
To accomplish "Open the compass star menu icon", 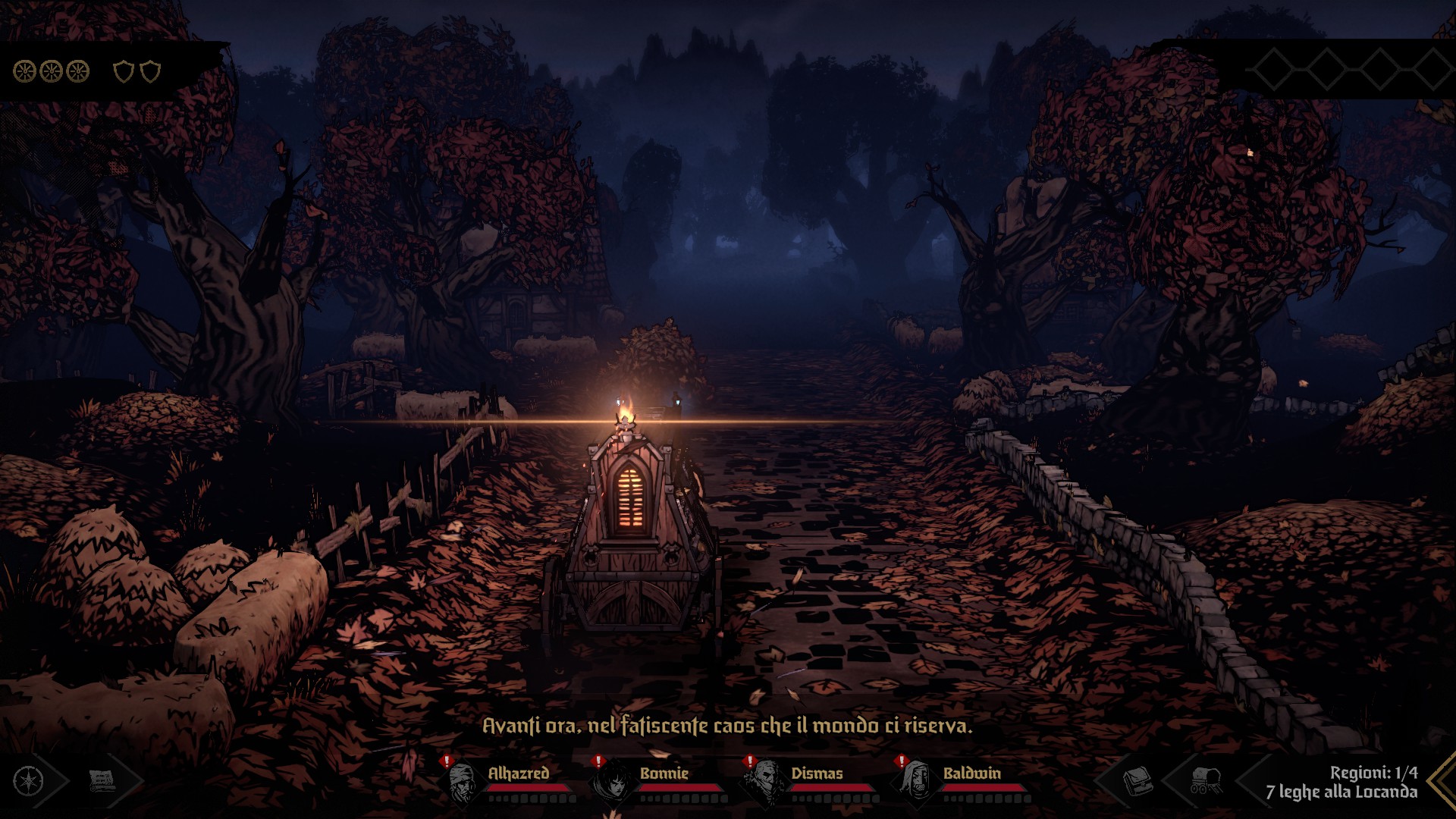I will click(29, 780).
